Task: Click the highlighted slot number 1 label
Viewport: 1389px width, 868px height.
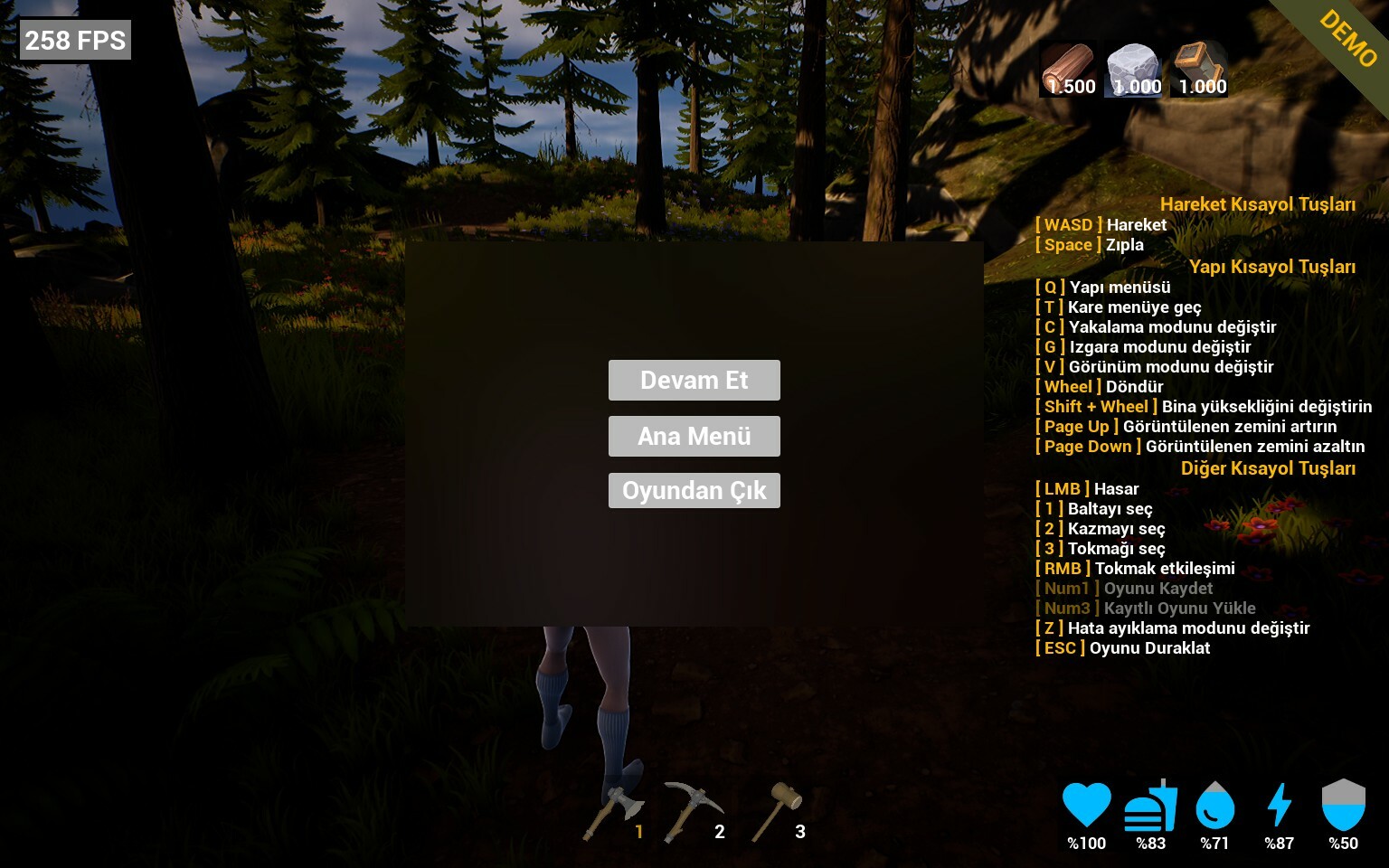Action: 639,832
